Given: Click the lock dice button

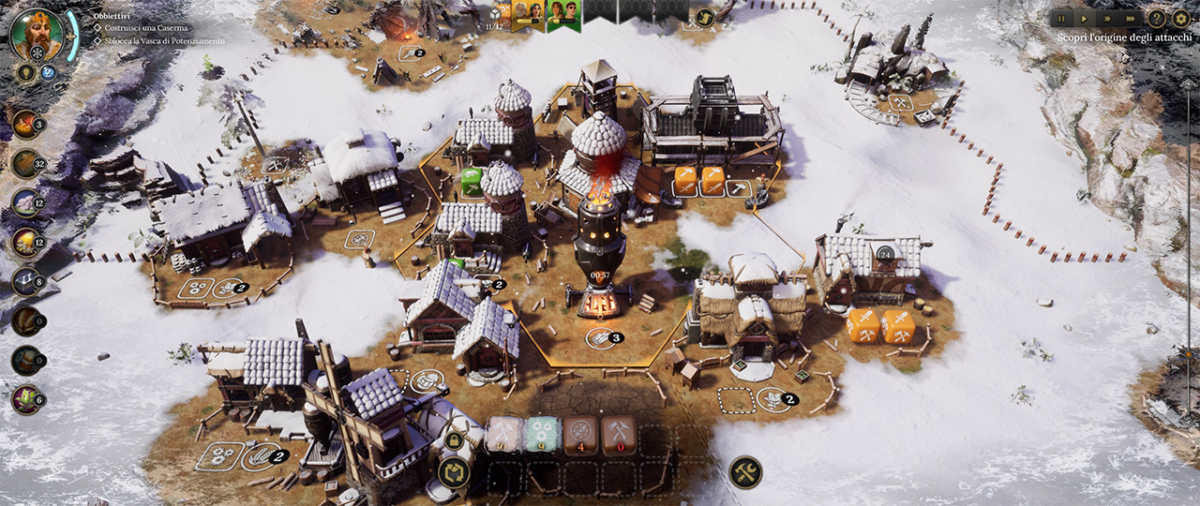Looking at the screenshot, I should [454, 441].
